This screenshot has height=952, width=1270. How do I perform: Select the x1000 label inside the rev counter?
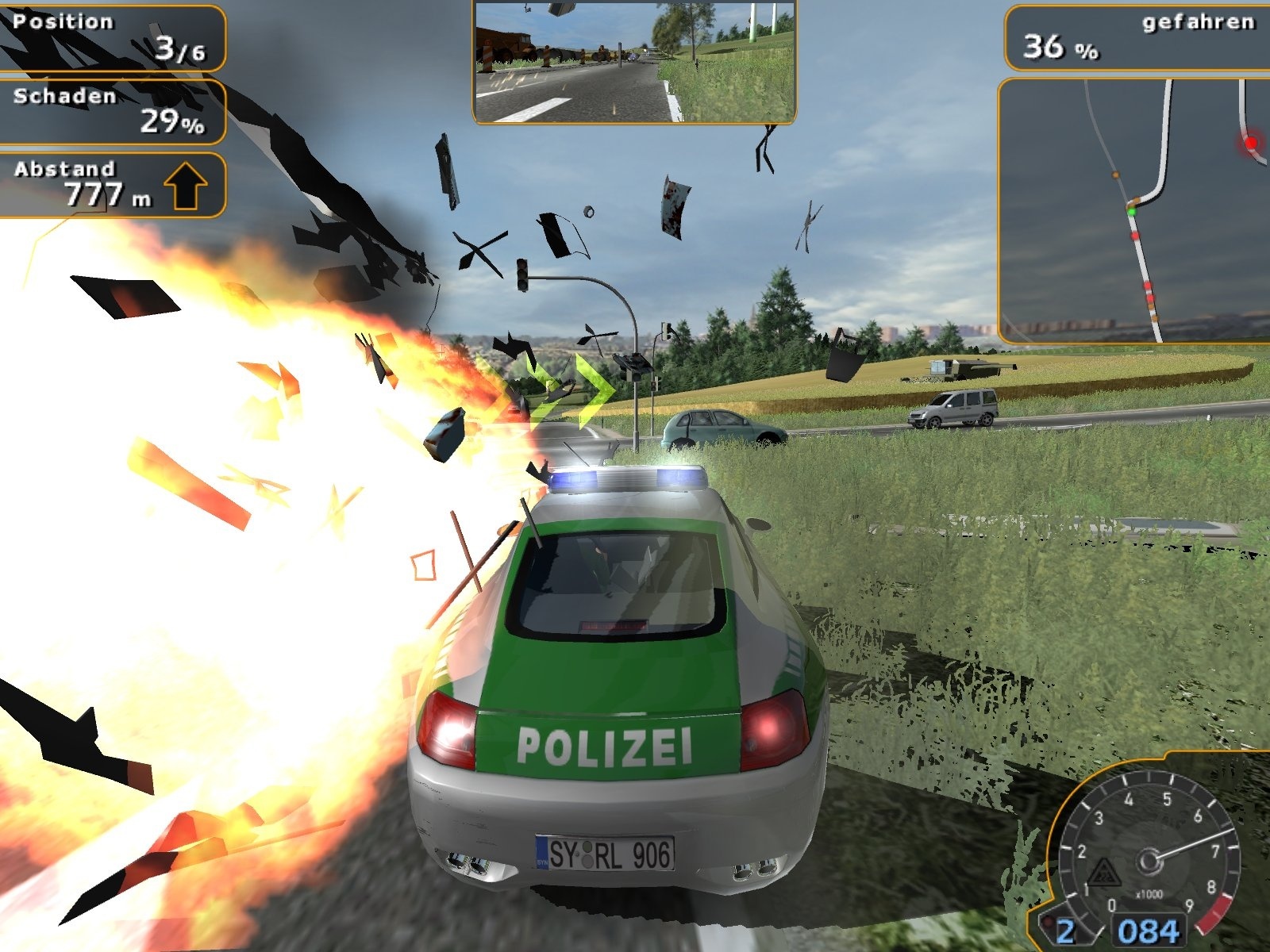pos(1149,893)
